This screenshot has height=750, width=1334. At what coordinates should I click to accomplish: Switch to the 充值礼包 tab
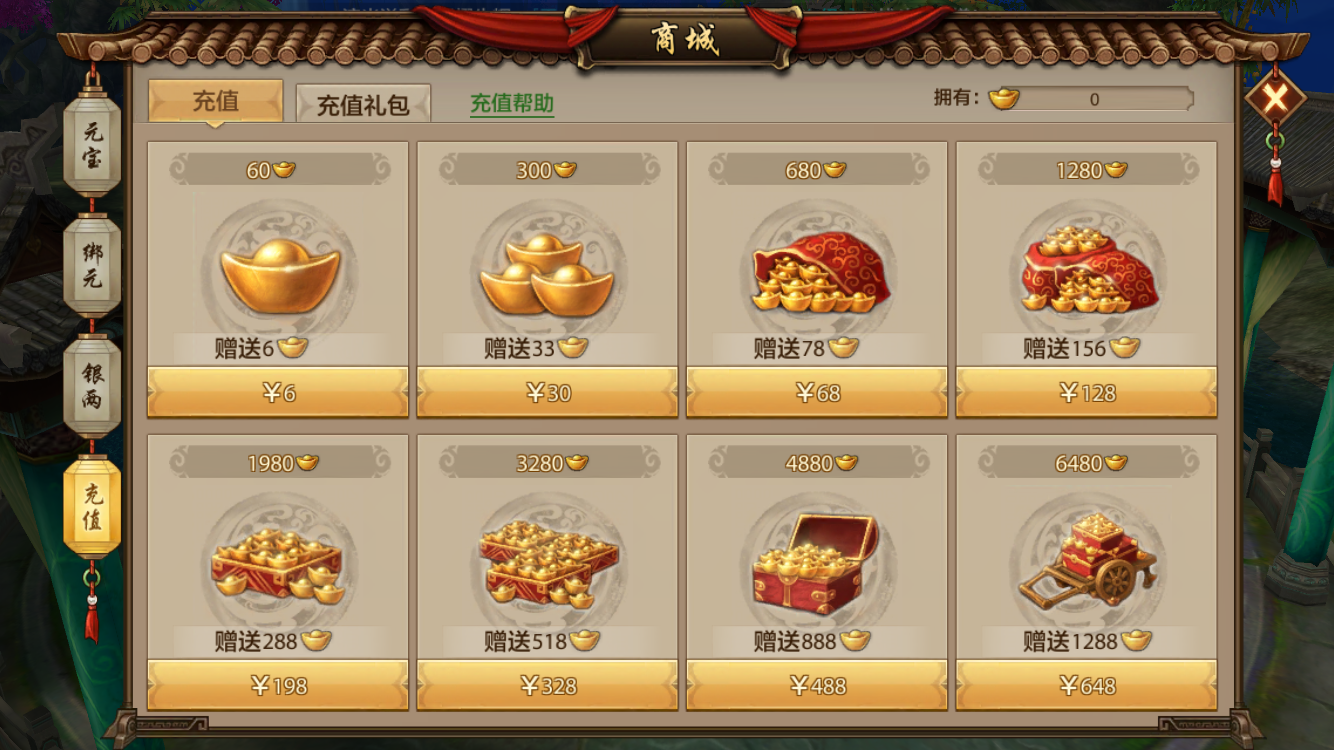363,101
